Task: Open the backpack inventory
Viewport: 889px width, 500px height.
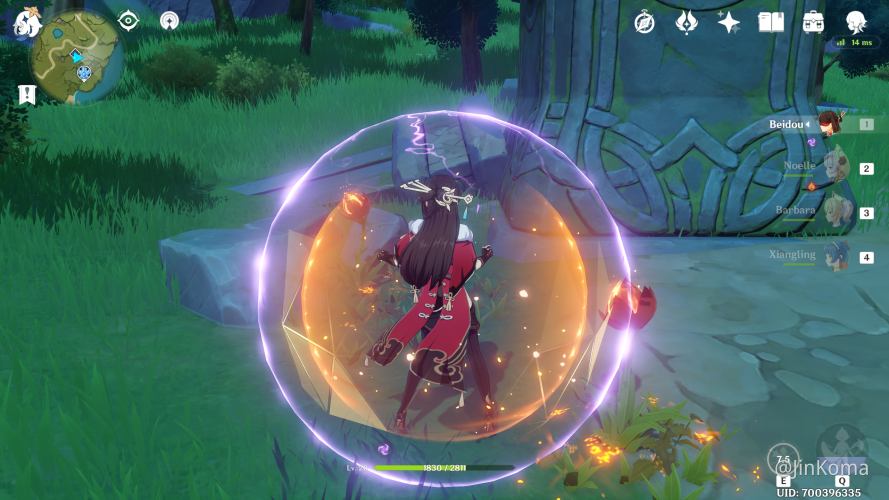Action: (x=813, y=22)
